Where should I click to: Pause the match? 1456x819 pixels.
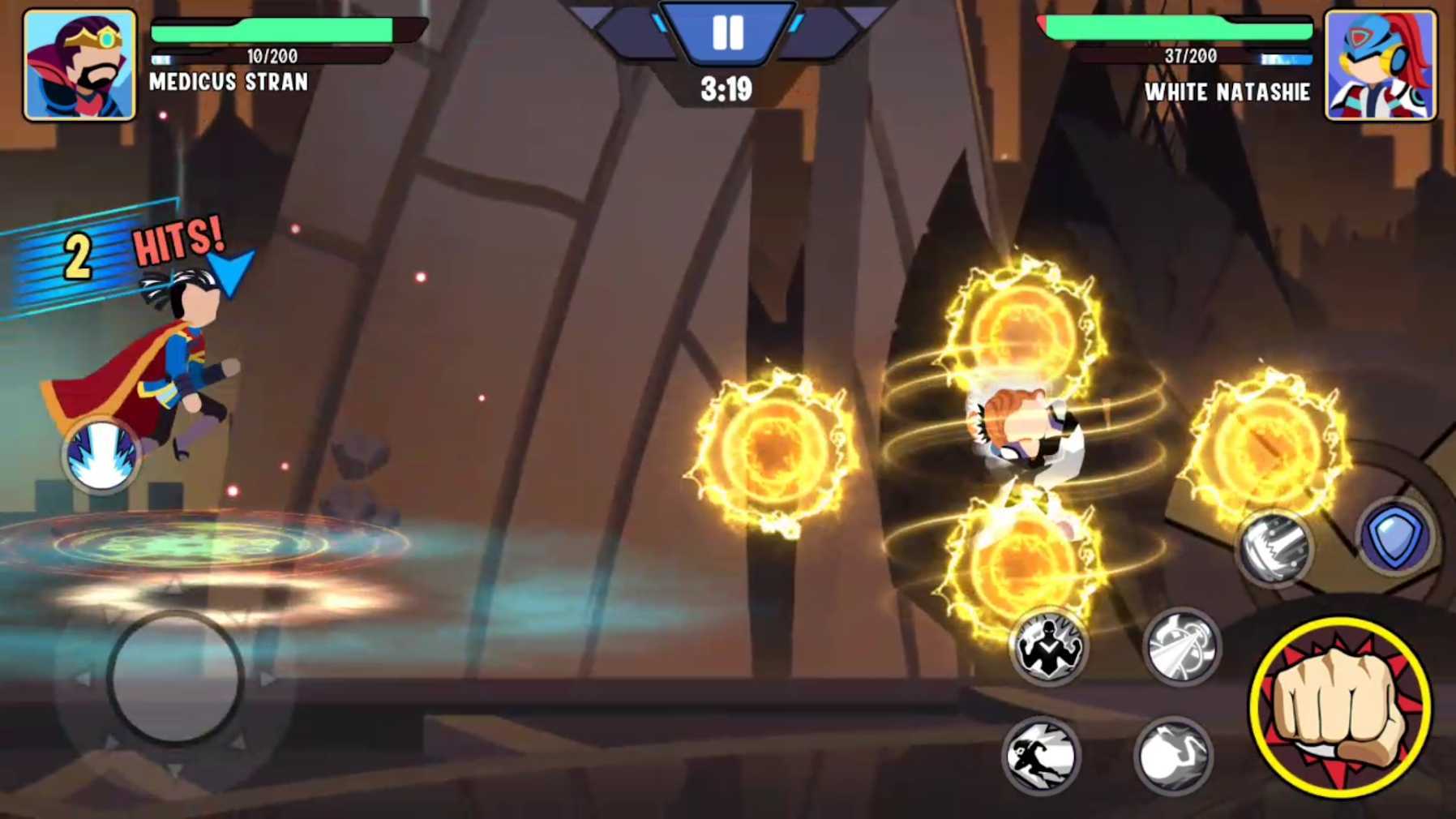click(x=727, y=31)
